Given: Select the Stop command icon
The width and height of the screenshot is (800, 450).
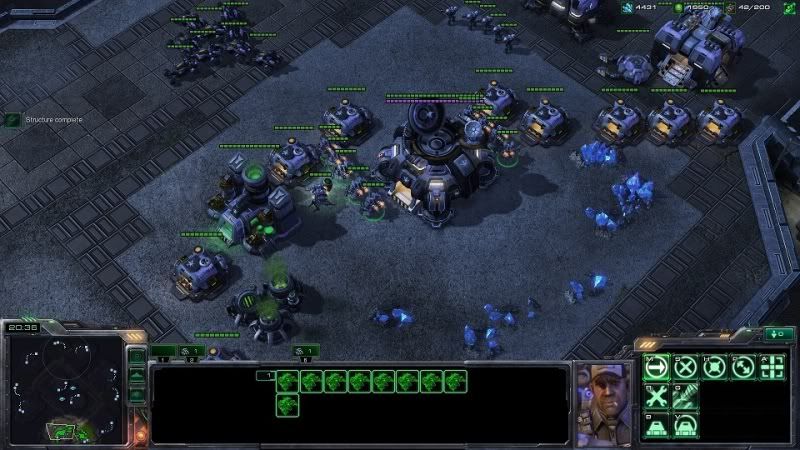Looking at the screenshot, I should (685, 367).
